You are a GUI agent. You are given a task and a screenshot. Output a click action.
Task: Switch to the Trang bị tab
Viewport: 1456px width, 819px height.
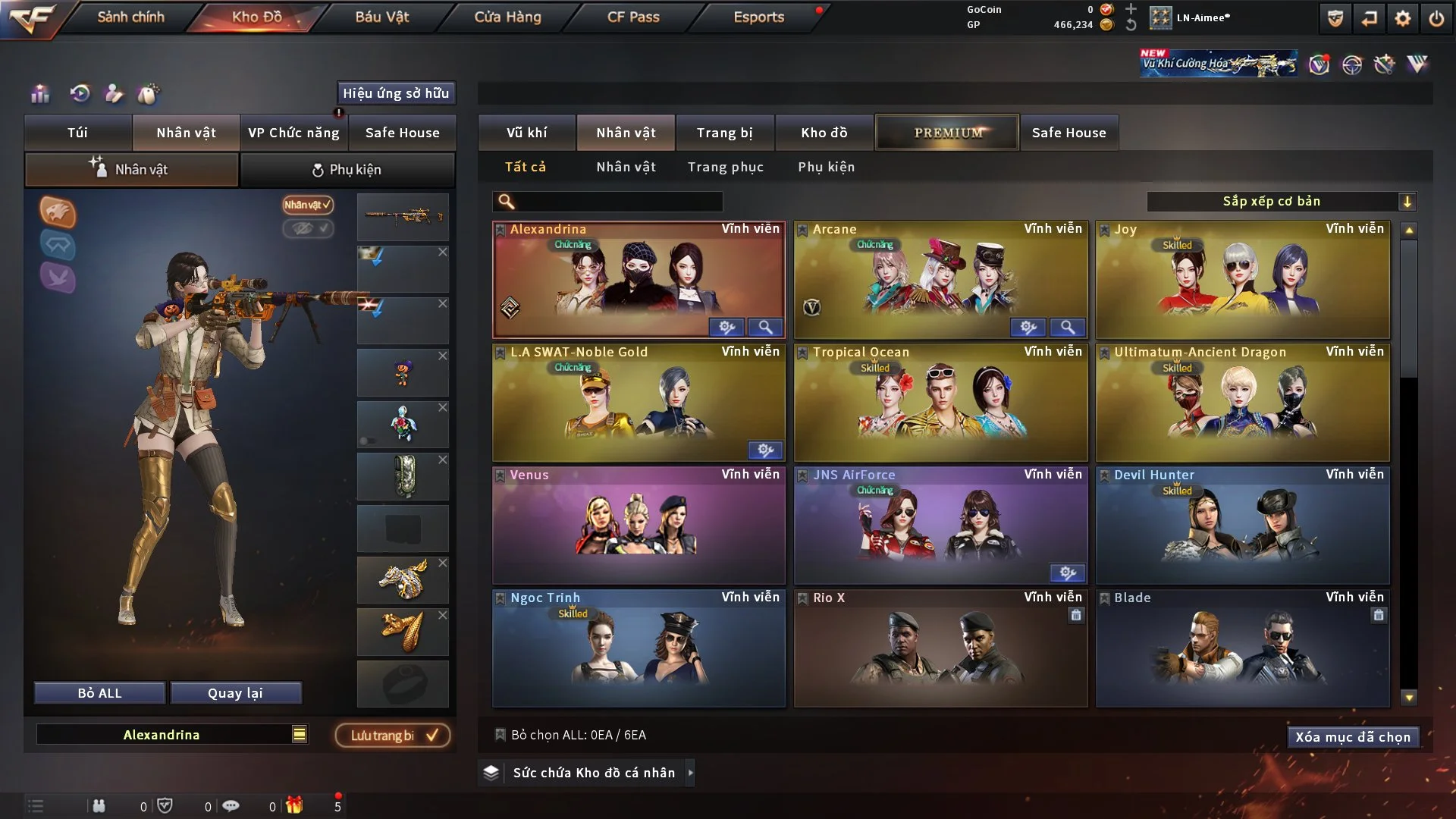(725, 133)
